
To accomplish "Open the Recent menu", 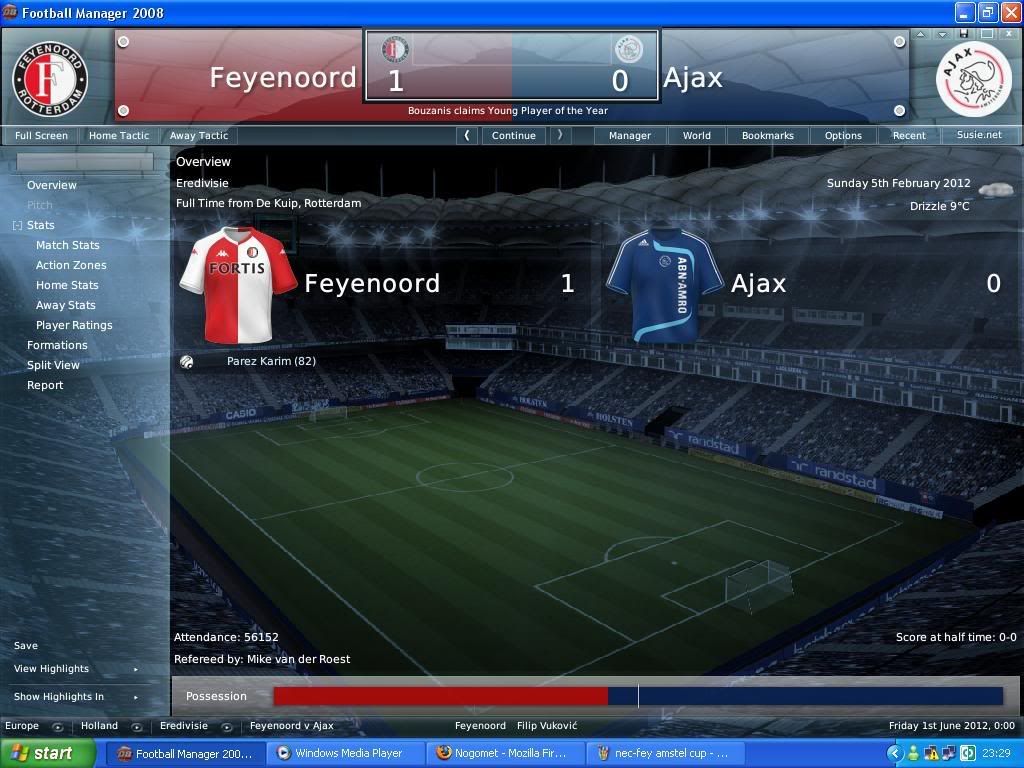I will coord(909,135).
